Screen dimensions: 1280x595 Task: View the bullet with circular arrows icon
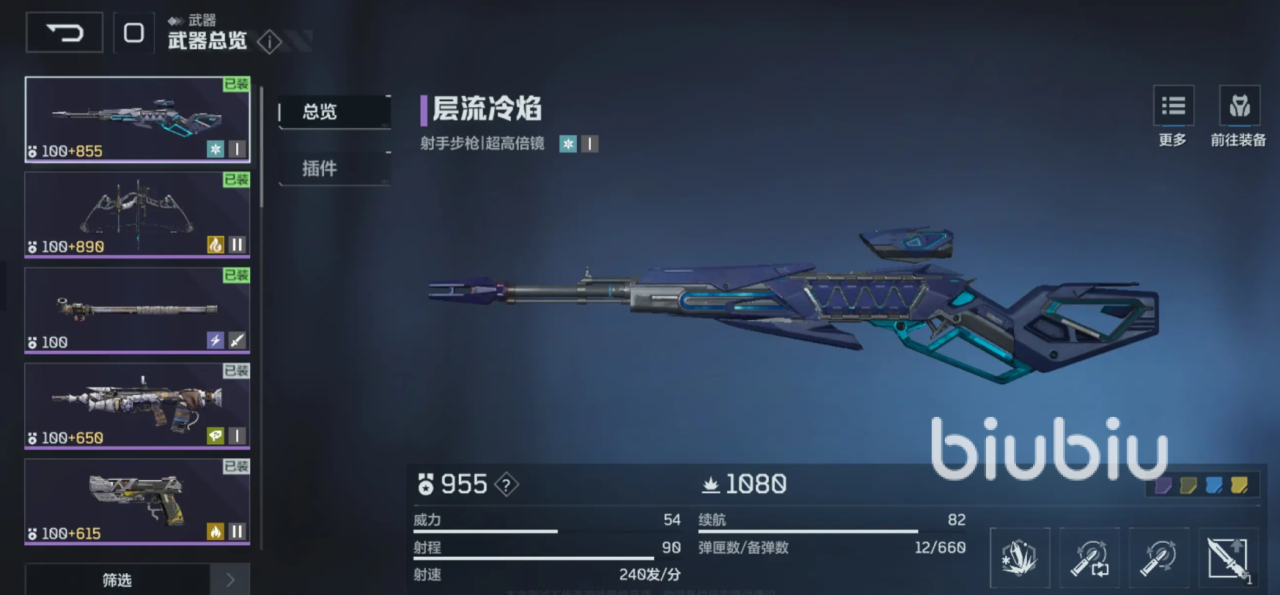pos(1160,557)
